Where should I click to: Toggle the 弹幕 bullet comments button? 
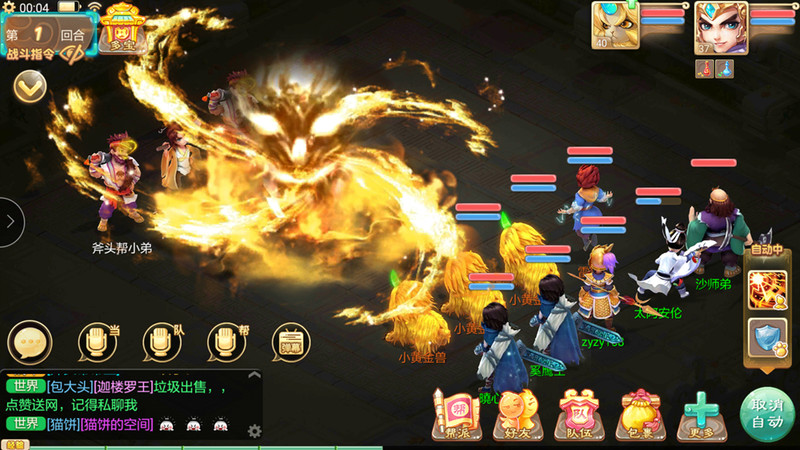(291, 342)
